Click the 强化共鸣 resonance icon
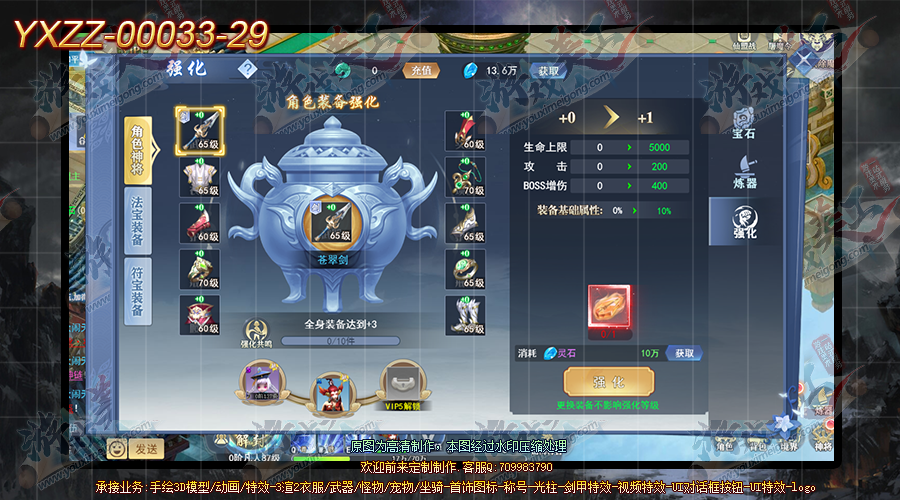The height and width of the screenshot is (500, 900). (256, 331)
